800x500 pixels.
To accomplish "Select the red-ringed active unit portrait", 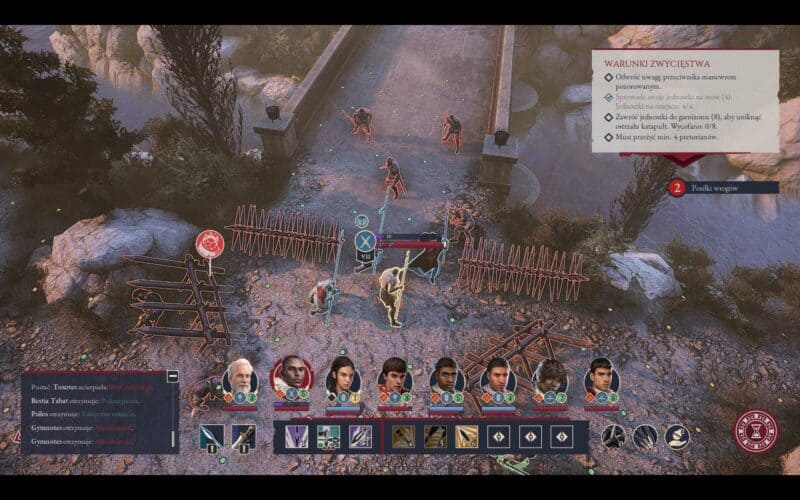I will click(288, 376).
